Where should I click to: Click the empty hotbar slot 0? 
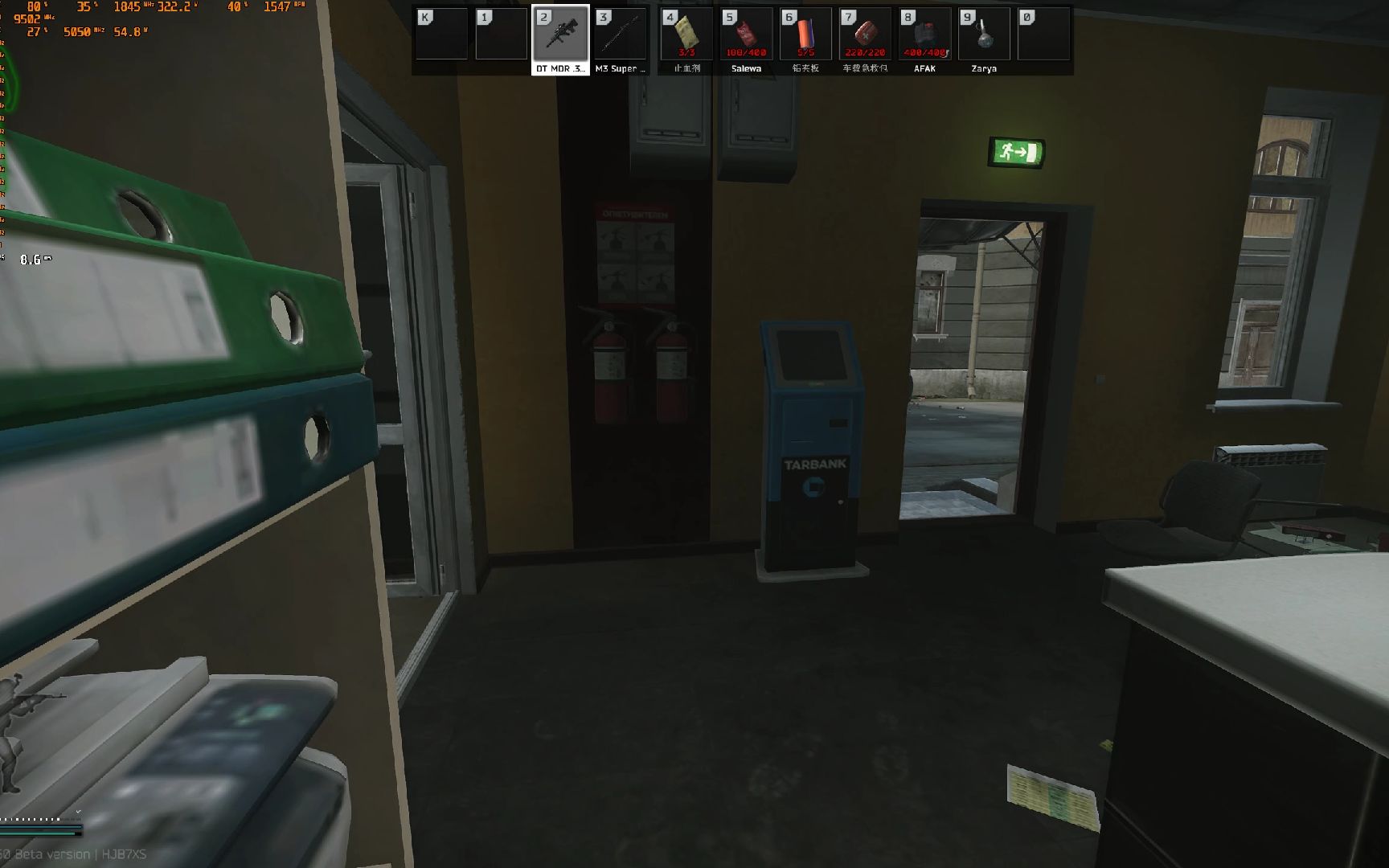pos(1043,34)
